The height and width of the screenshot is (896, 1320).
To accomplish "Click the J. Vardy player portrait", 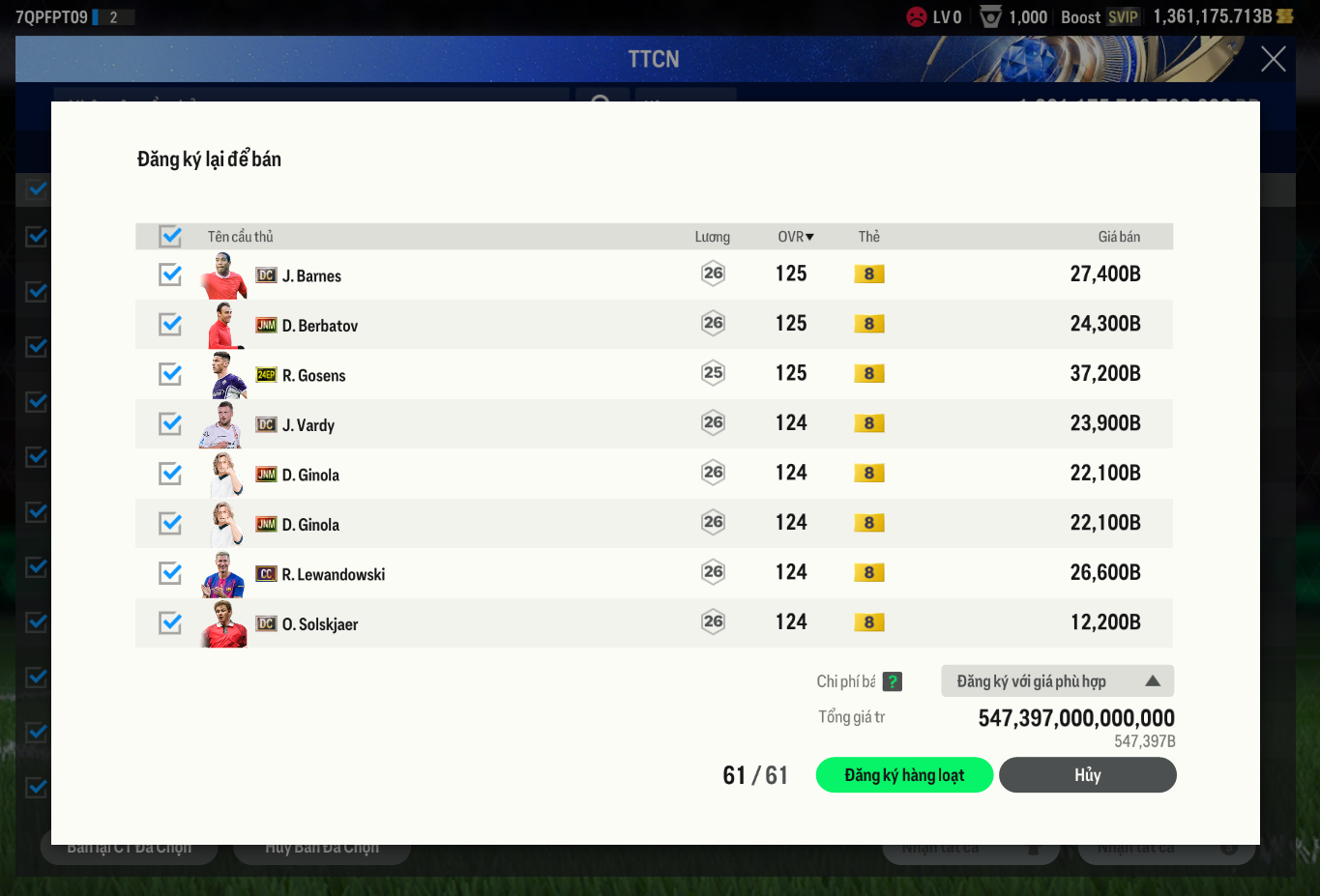I will pyautogui.click(x=223, y=424).
